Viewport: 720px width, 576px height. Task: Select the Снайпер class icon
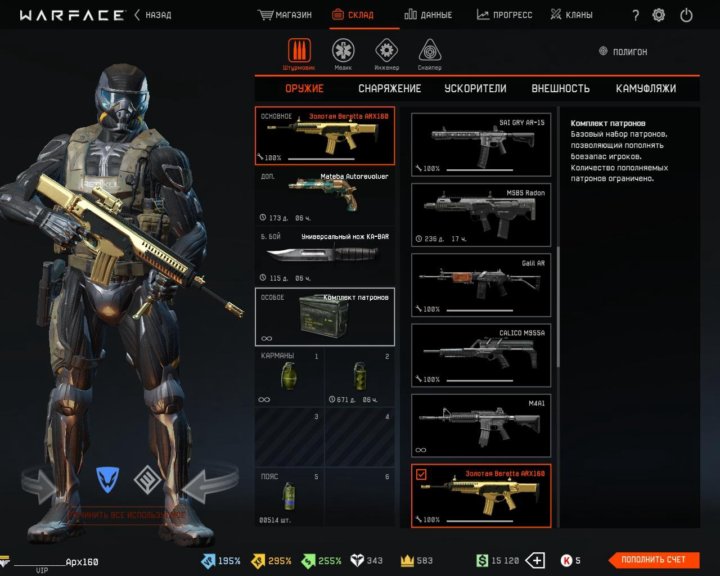[x=430, y=52]
